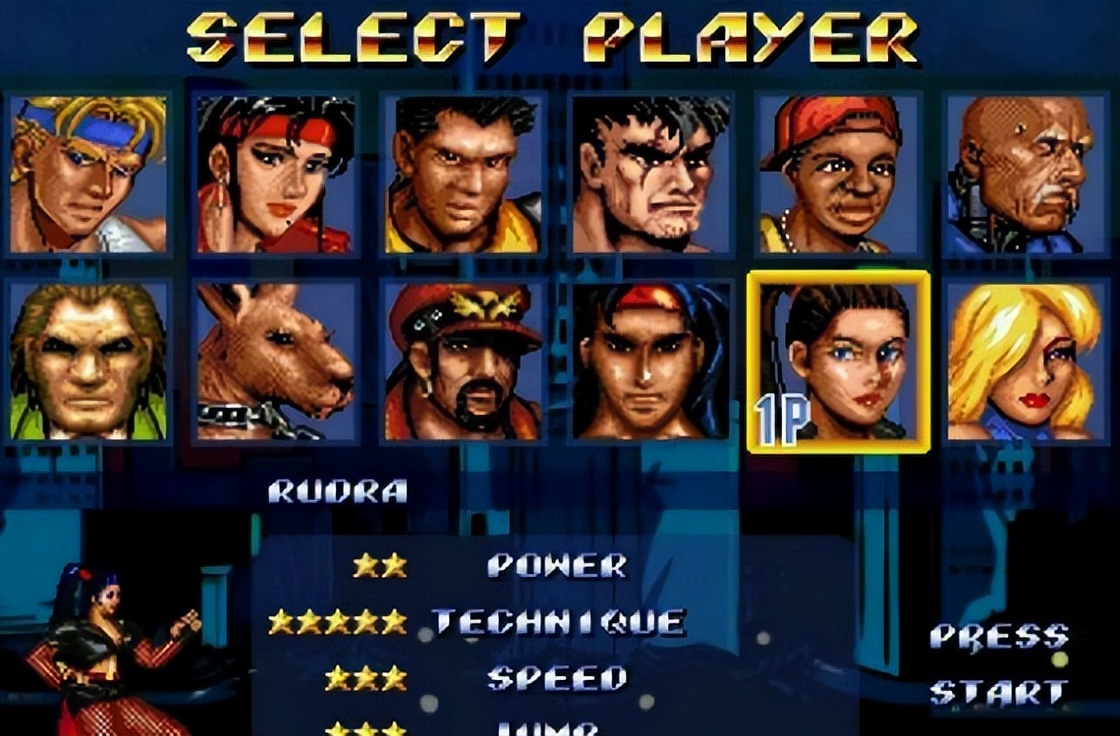Image resolution: width=1120 pixels, height=736 pixels.
Task: Choose the blonde woman with red lipstick
Action: (x=1026, y=361)
